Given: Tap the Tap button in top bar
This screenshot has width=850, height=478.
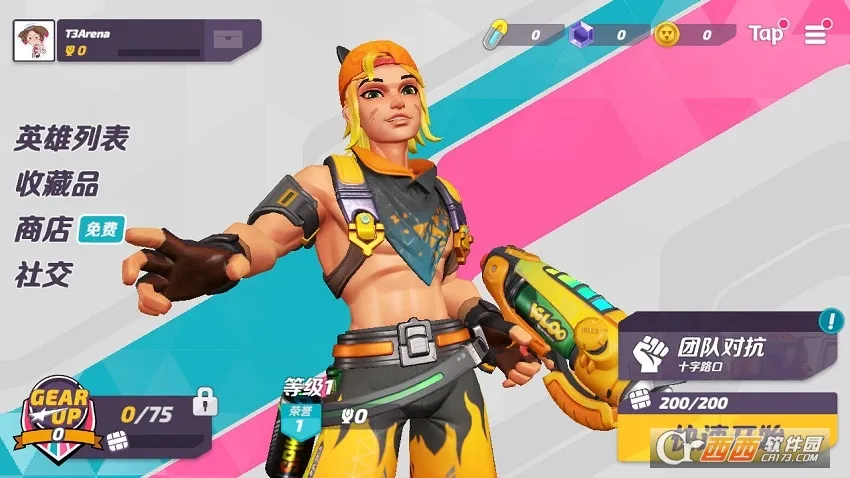Looking at the screenshot, I should (x=767, y=34).
